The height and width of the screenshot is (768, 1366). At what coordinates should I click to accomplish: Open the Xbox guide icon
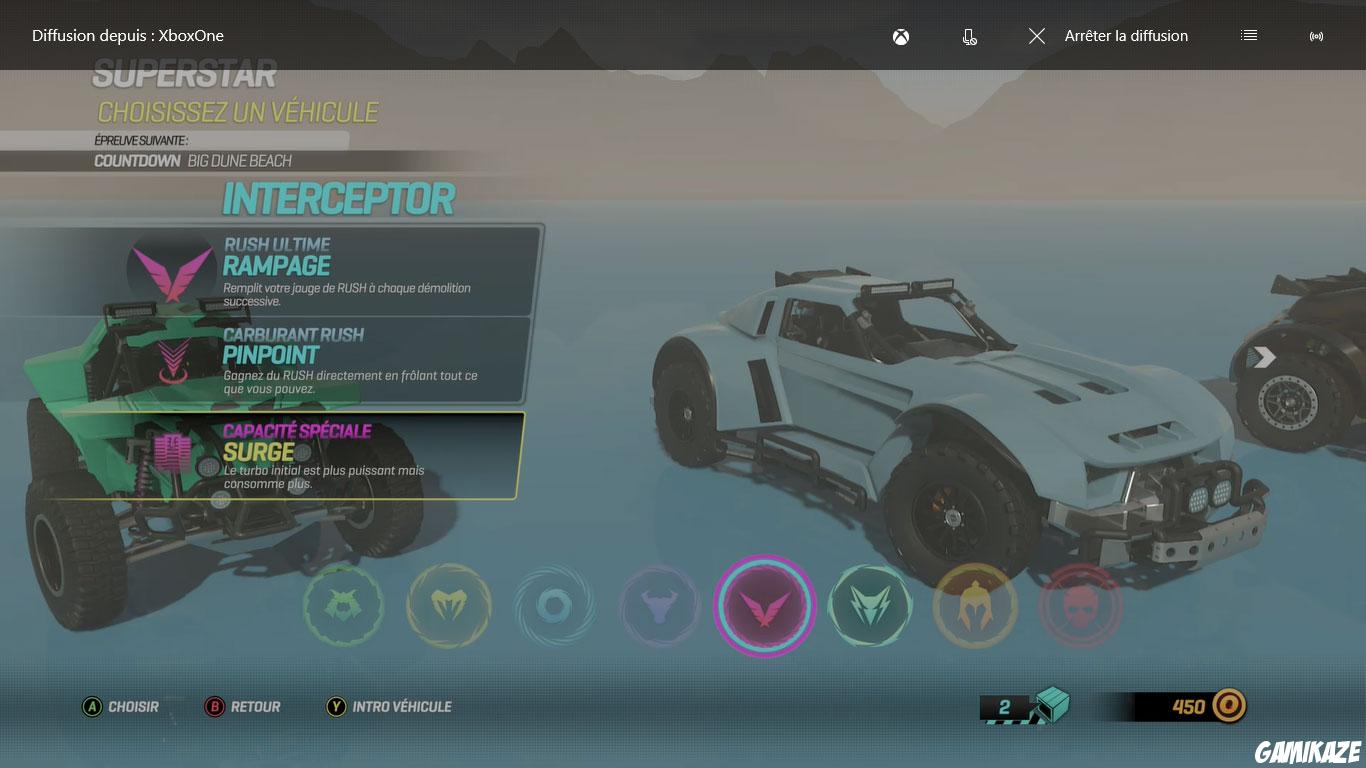pyautogui.click(x=899, y=36)
